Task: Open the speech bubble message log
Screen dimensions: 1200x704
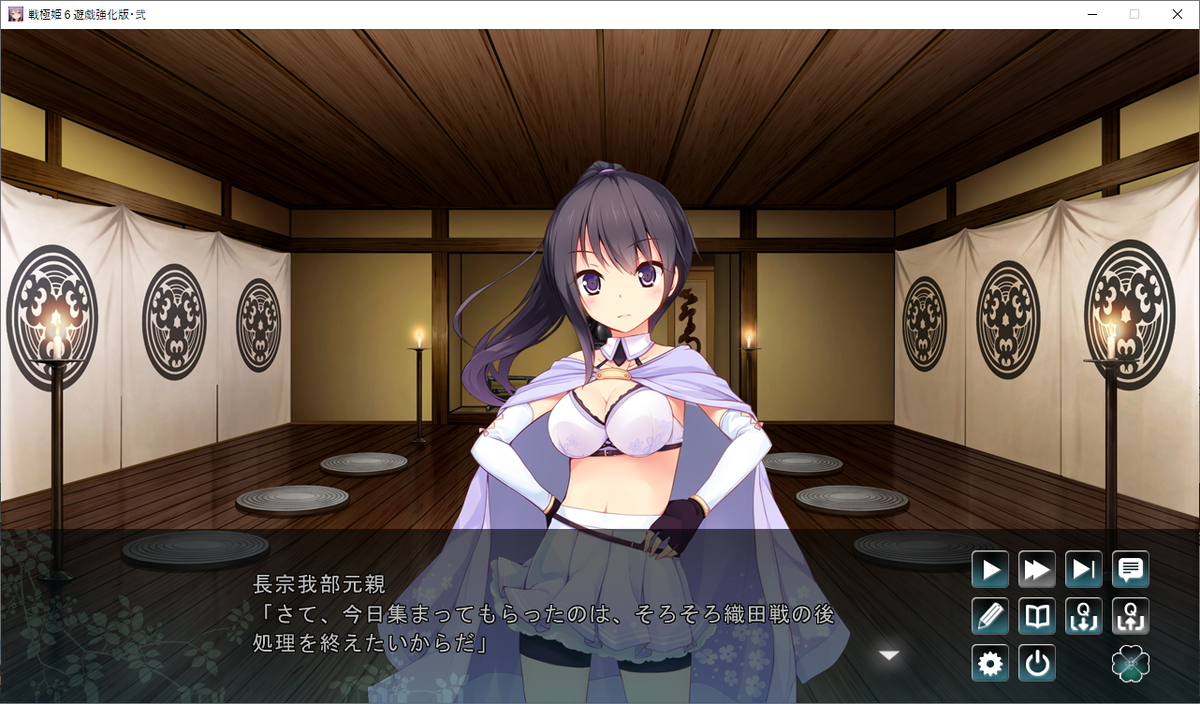Action: coord(1131,570)
